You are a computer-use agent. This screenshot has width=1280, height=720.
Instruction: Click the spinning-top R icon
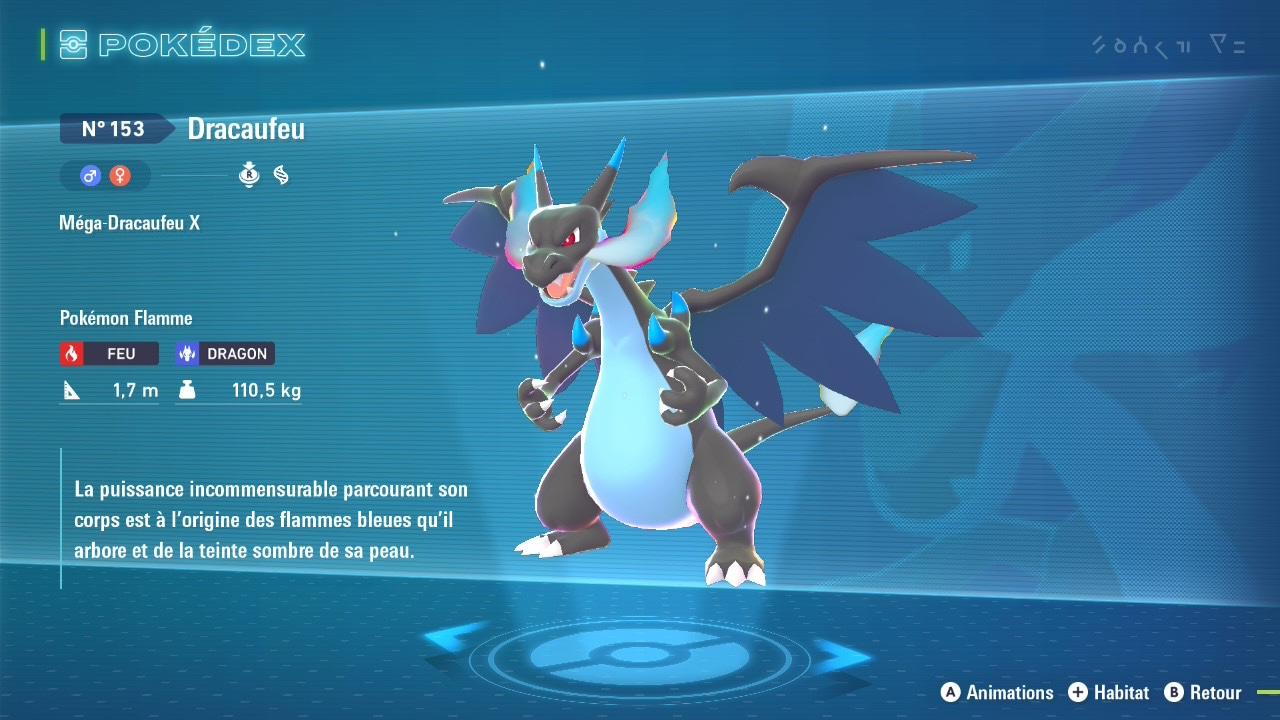[249, 176]
